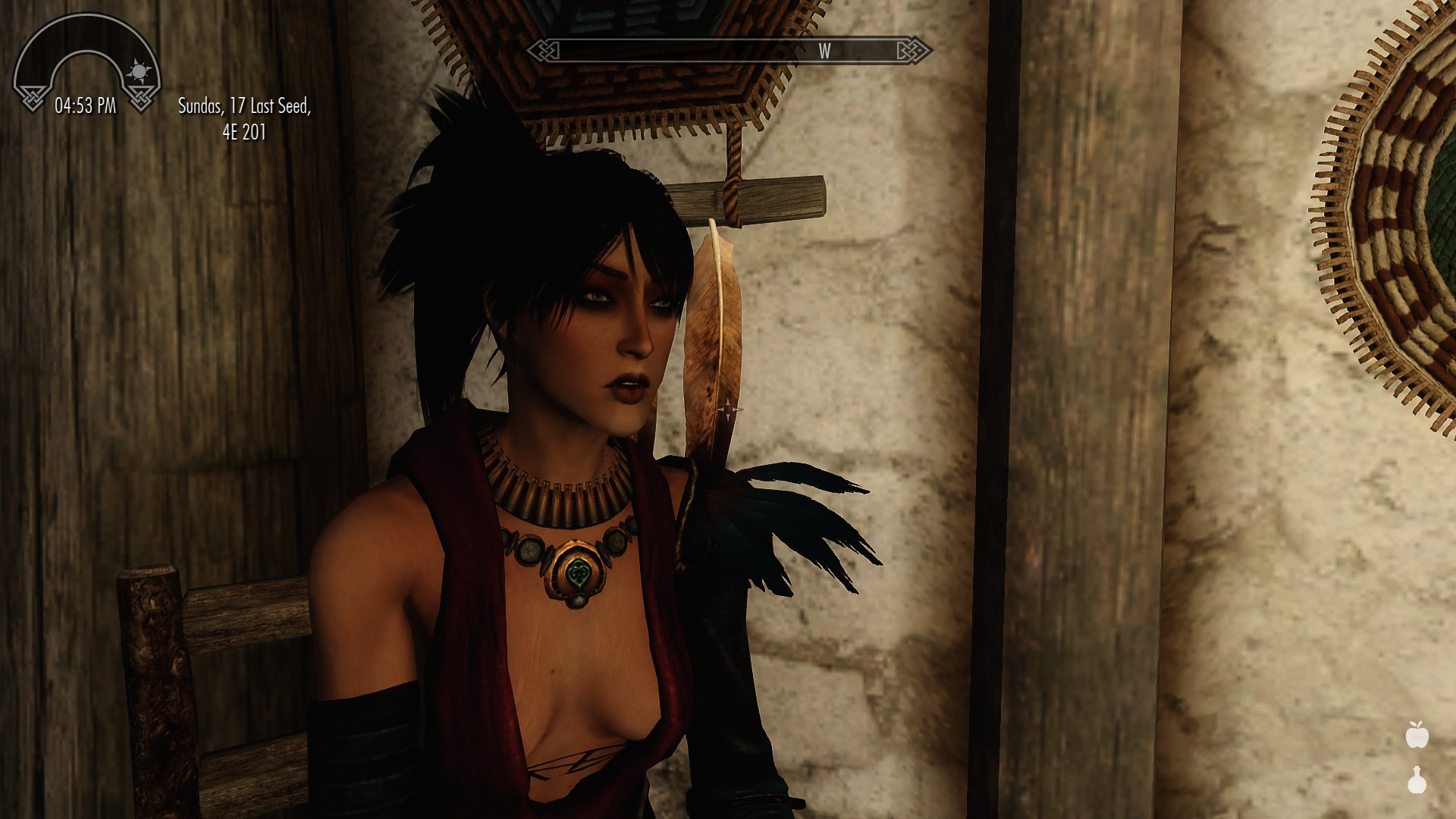
Task: Click the flask thirst icon
Action: [x=1417, y=780]
